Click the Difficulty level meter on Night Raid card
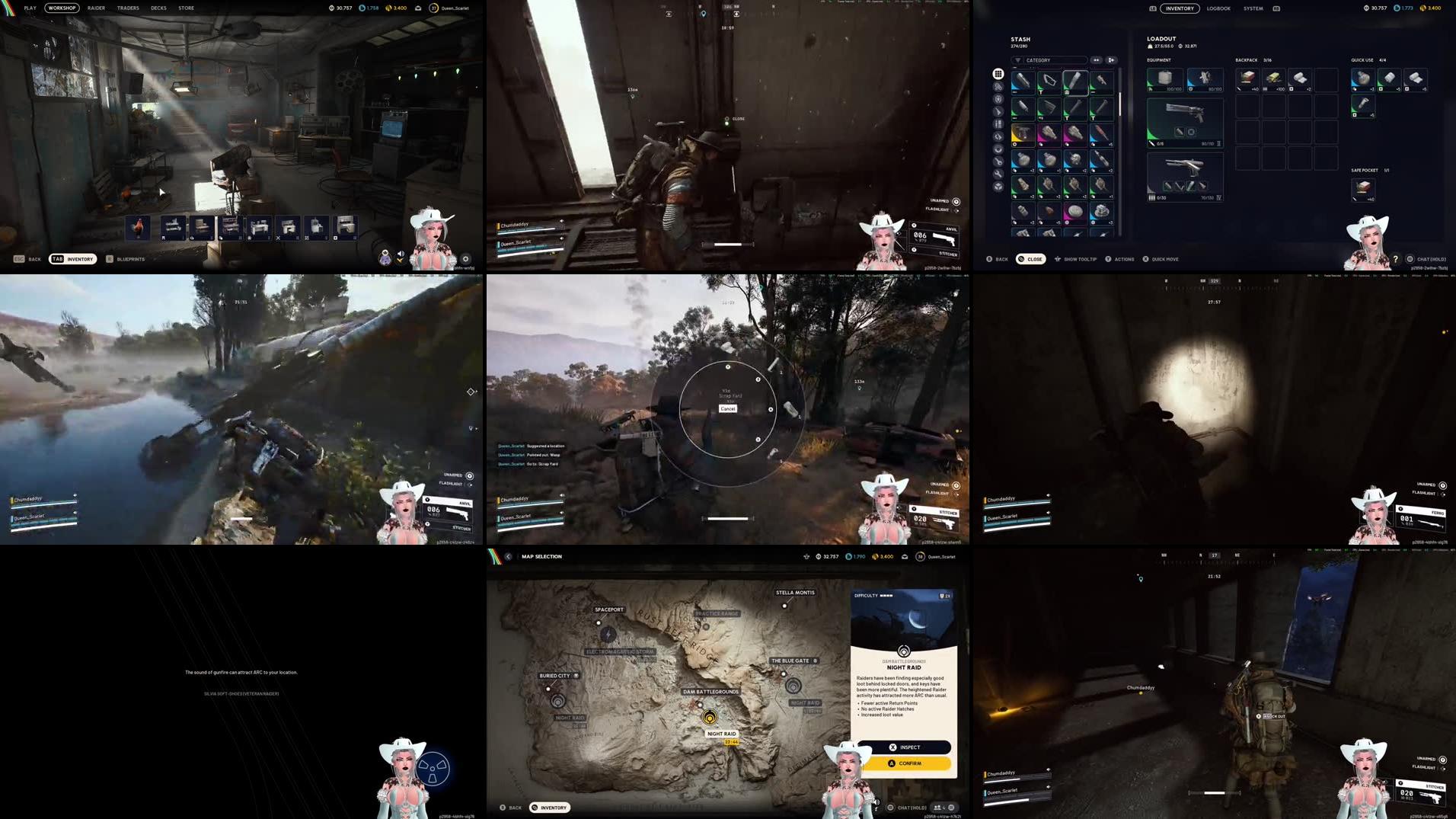 [x=885, y=595]
